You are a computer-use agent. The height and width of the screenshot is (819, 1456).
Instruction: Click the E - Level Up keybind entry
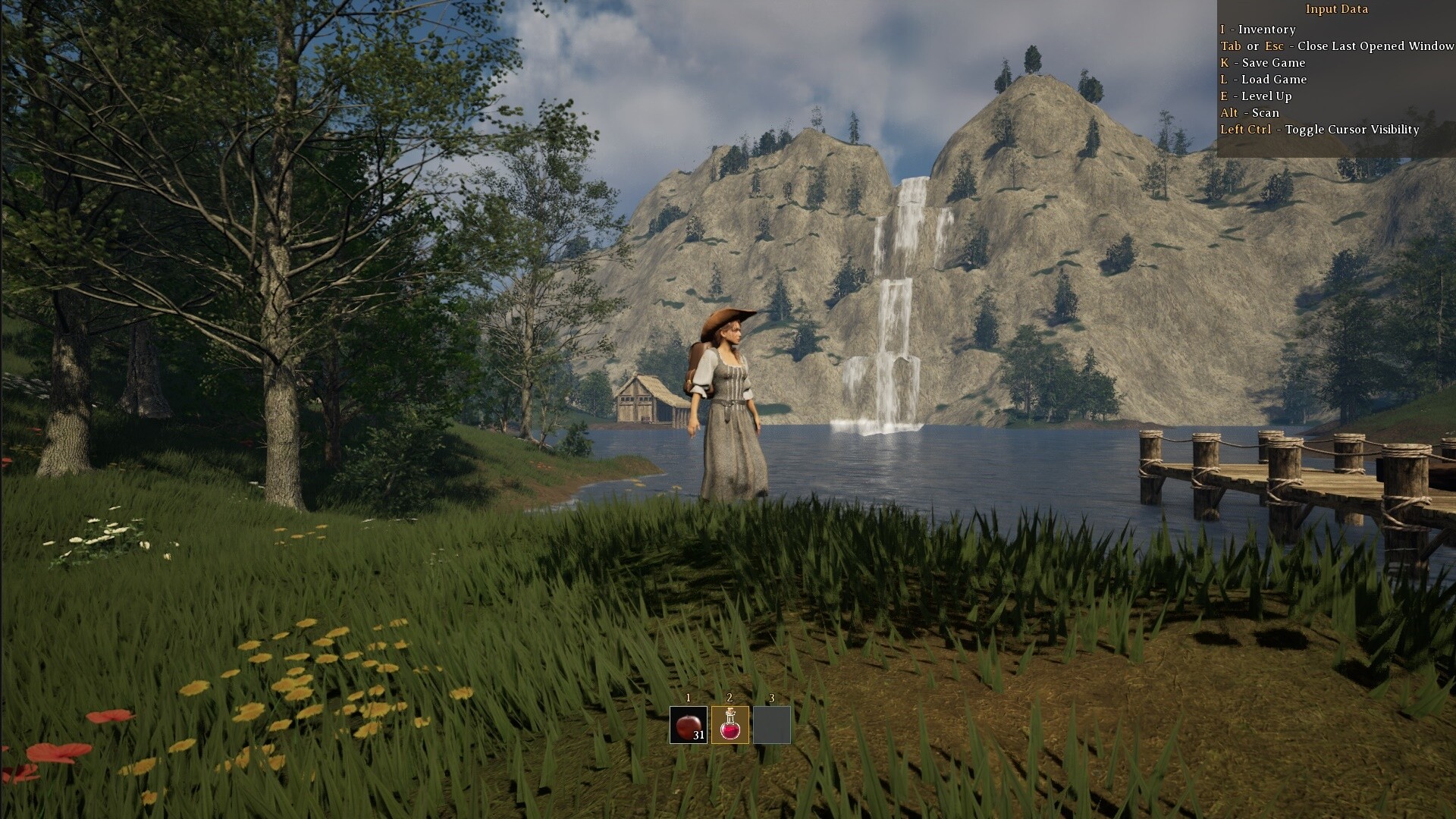(x=1256, y=96)
